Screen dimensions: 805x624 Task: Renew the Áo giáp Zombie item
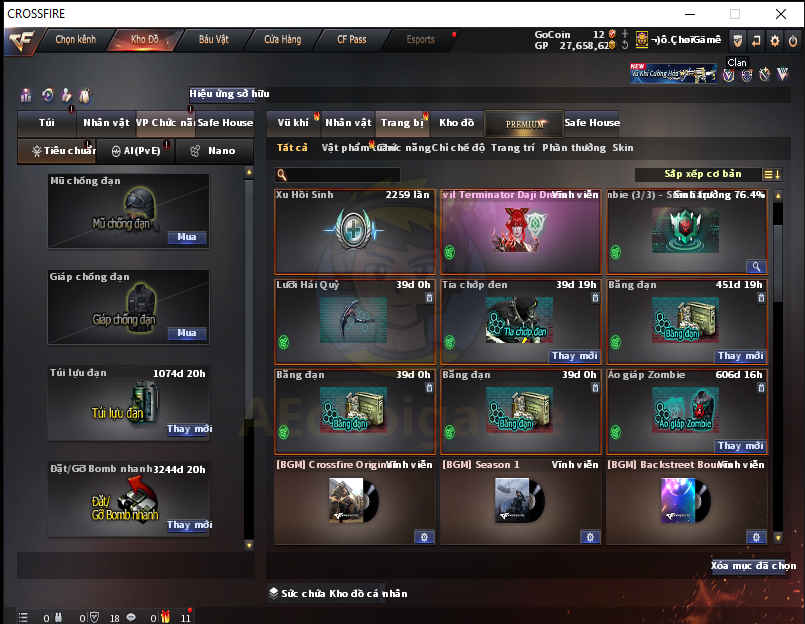741,446
